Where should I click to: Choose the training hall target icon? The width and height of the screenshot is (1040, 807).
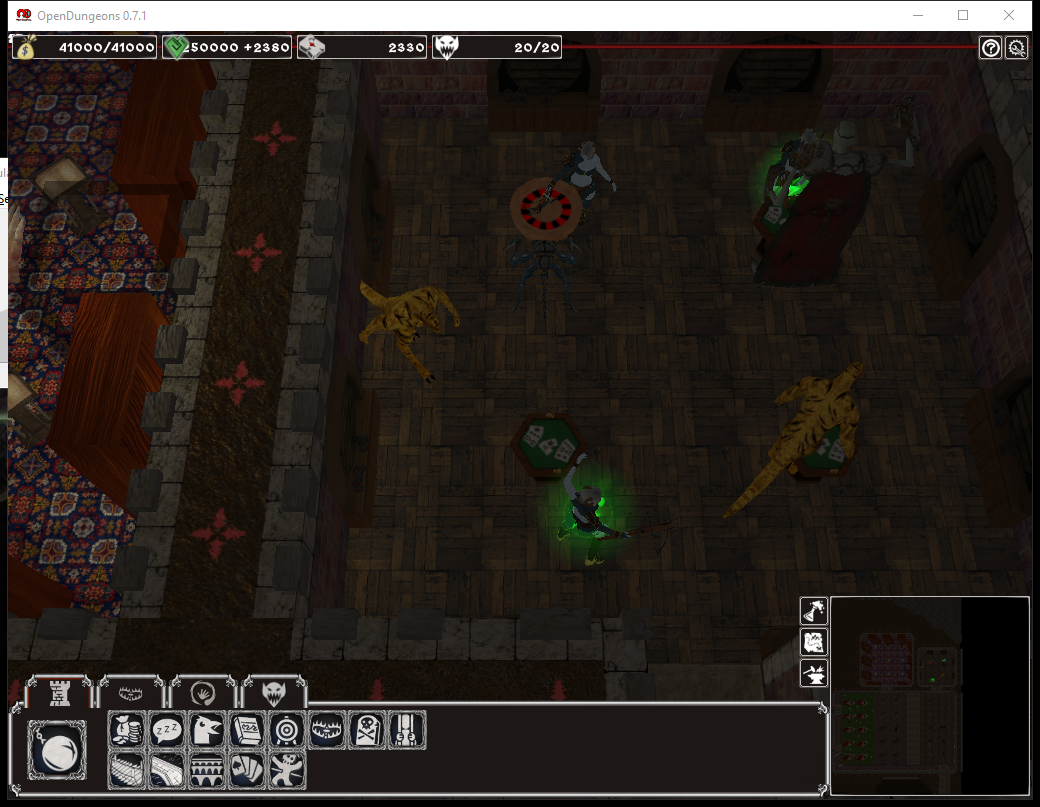coord(287,730)
